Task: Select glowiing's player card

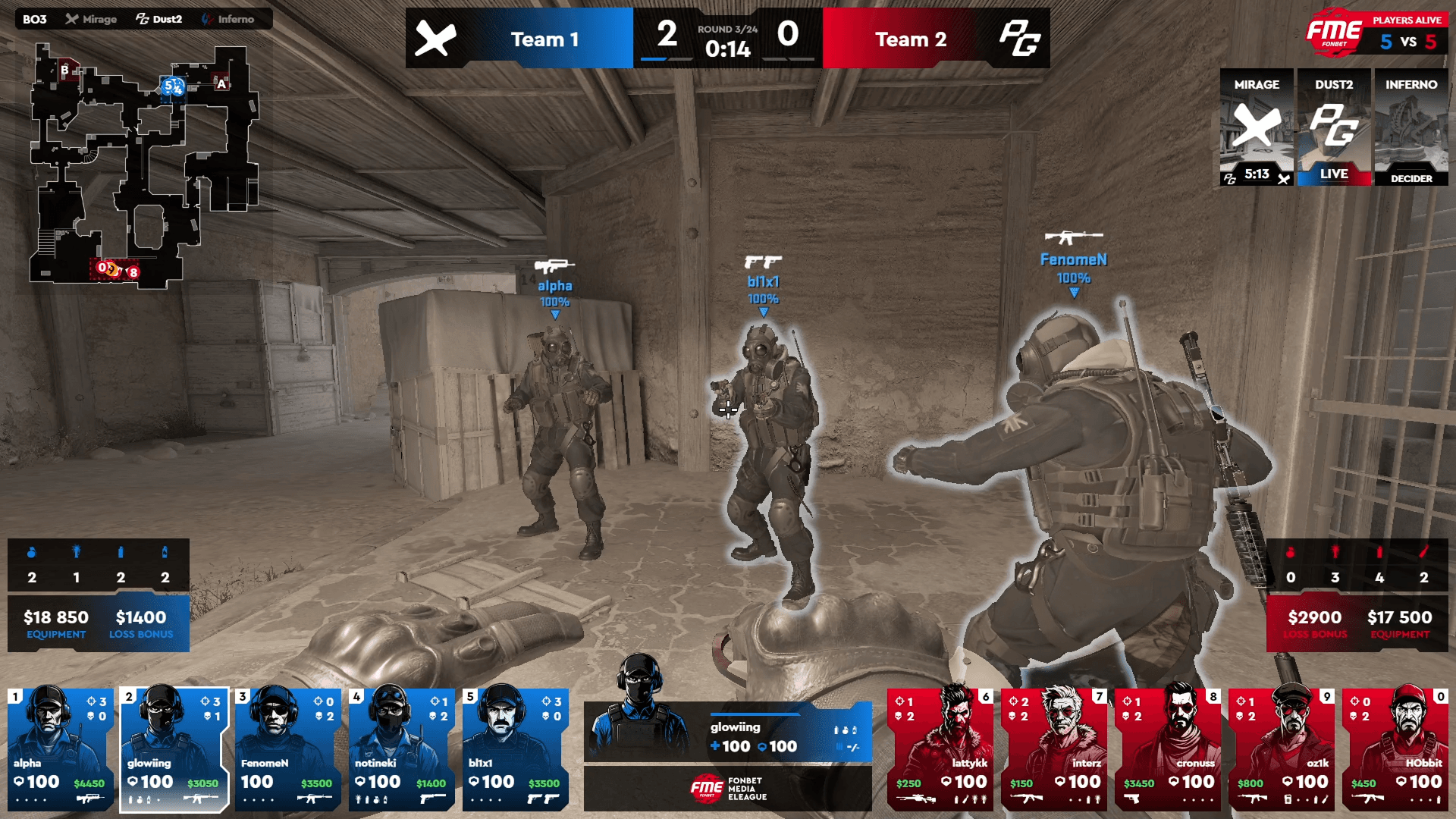Action: click(174, 749)
